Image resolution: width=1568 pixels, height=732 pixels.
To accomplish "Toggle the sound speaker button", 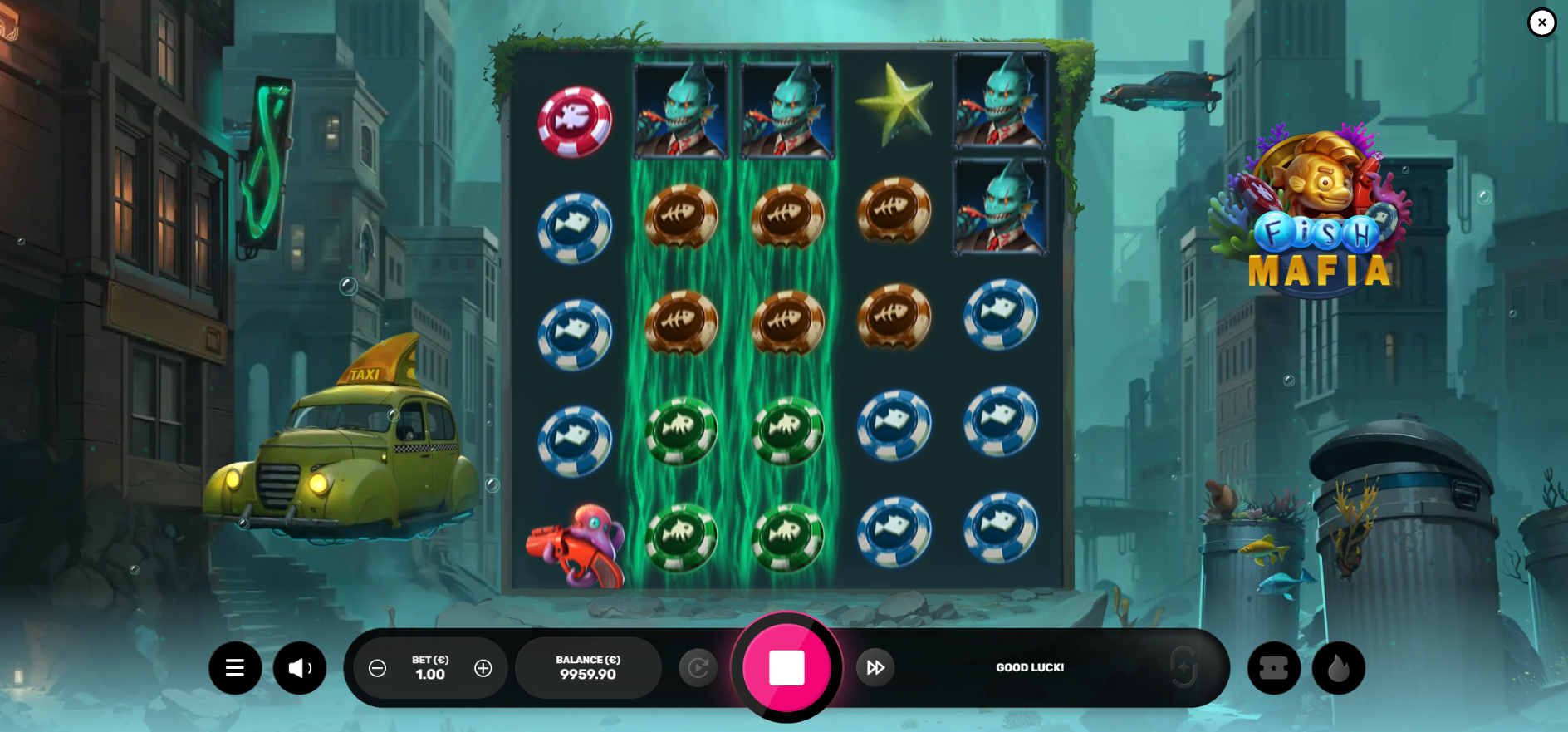I will [x=300, y=667].
